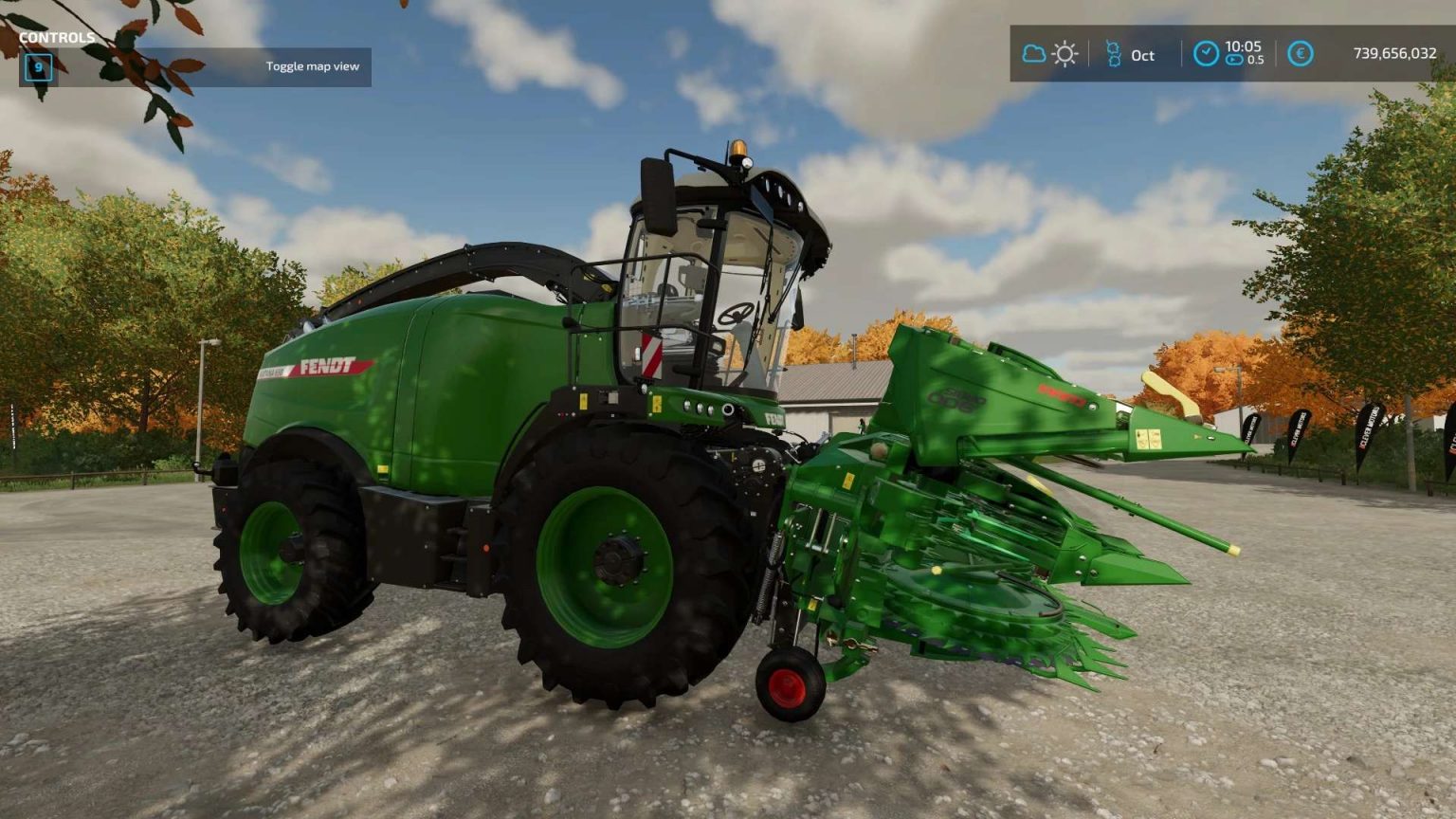This screenshot has width=1456, height=819.
Task: Click the blue clock icon in the HUD
Action: (x=1206, y=54)
